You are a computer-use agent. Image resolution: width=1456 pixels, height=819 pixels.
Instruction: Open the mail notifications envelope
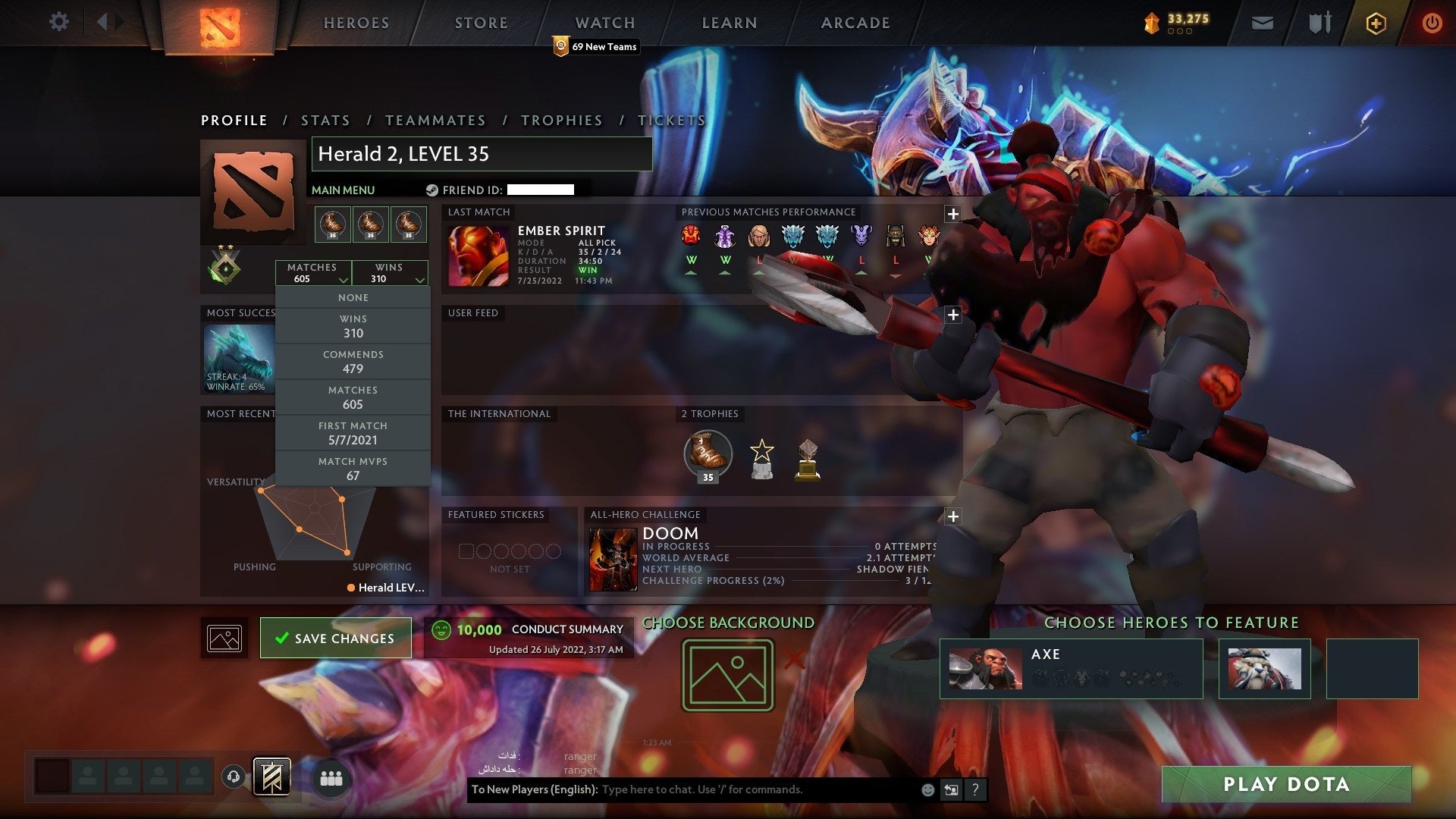pyautogui.click(x=1262, y=22)
